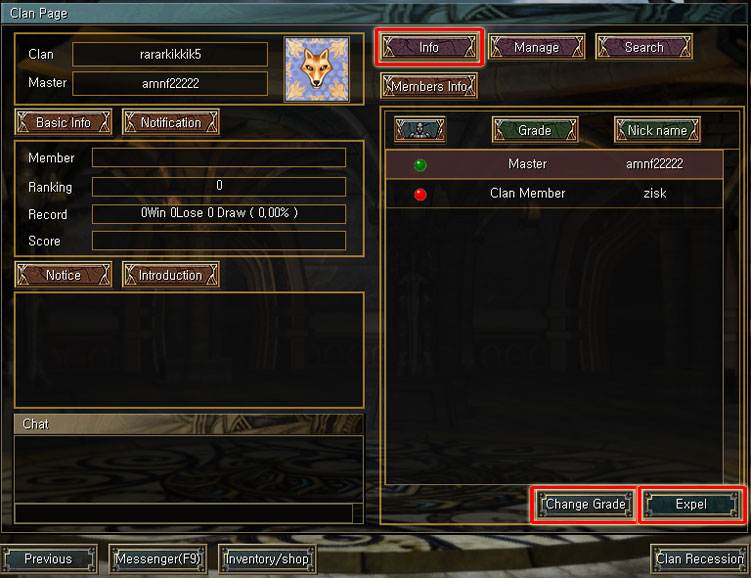
Task: Switch to the Notification section
Action: 170,122
